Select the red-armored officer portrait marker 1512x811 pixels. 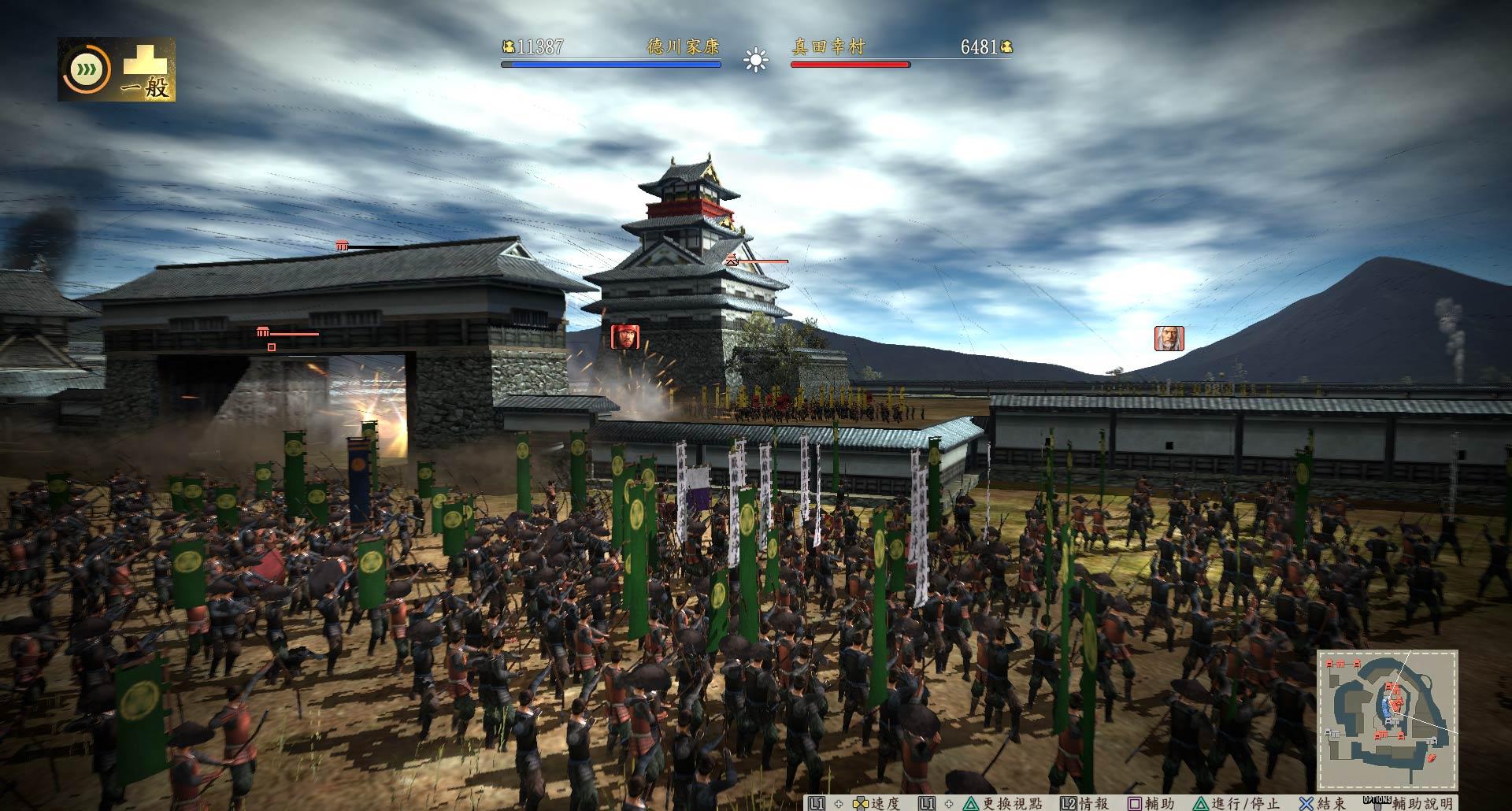click(624, 337)
